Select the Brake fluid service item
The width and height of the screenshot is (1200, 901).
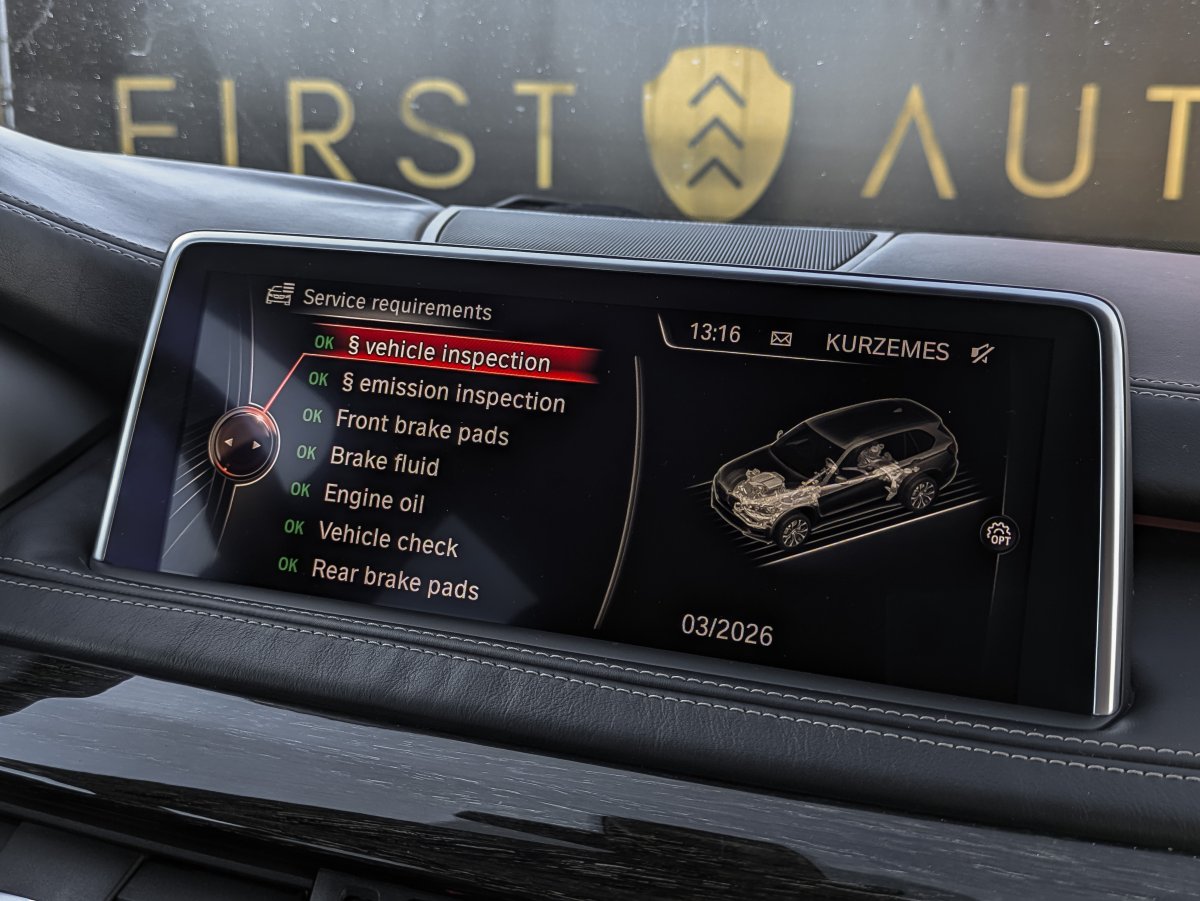tap(384, 460)
